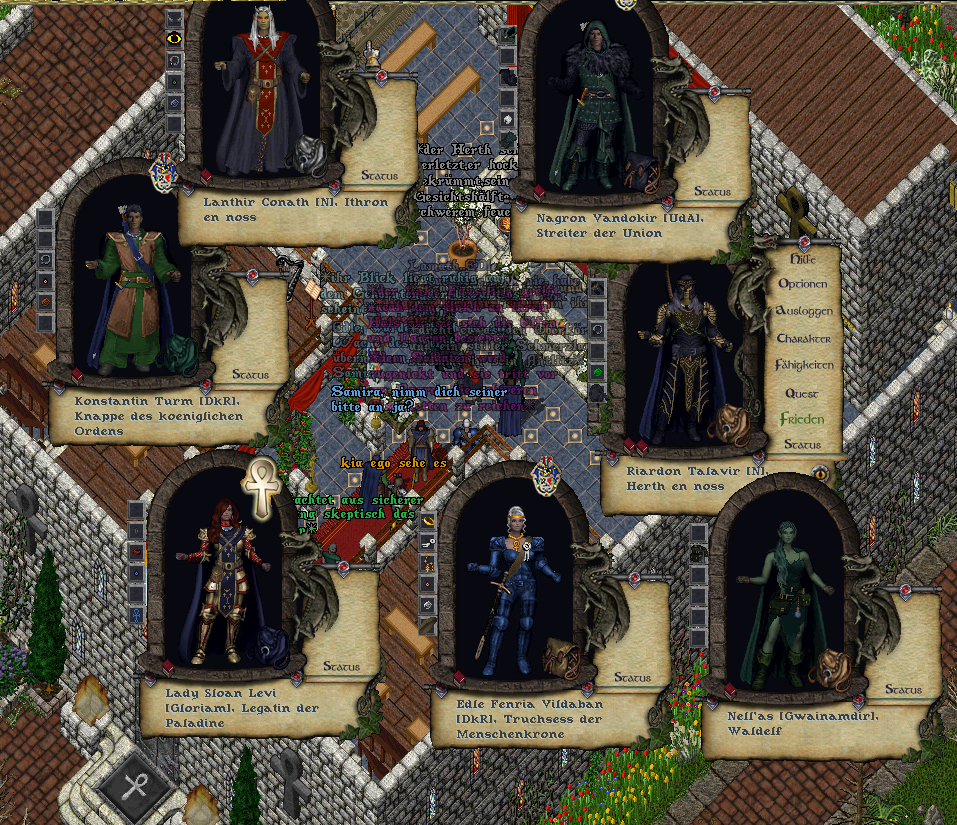The width and height of the screenshot is (957, 825).
Task: Open the Optionen settings
Action: click(x=803, y=284)
